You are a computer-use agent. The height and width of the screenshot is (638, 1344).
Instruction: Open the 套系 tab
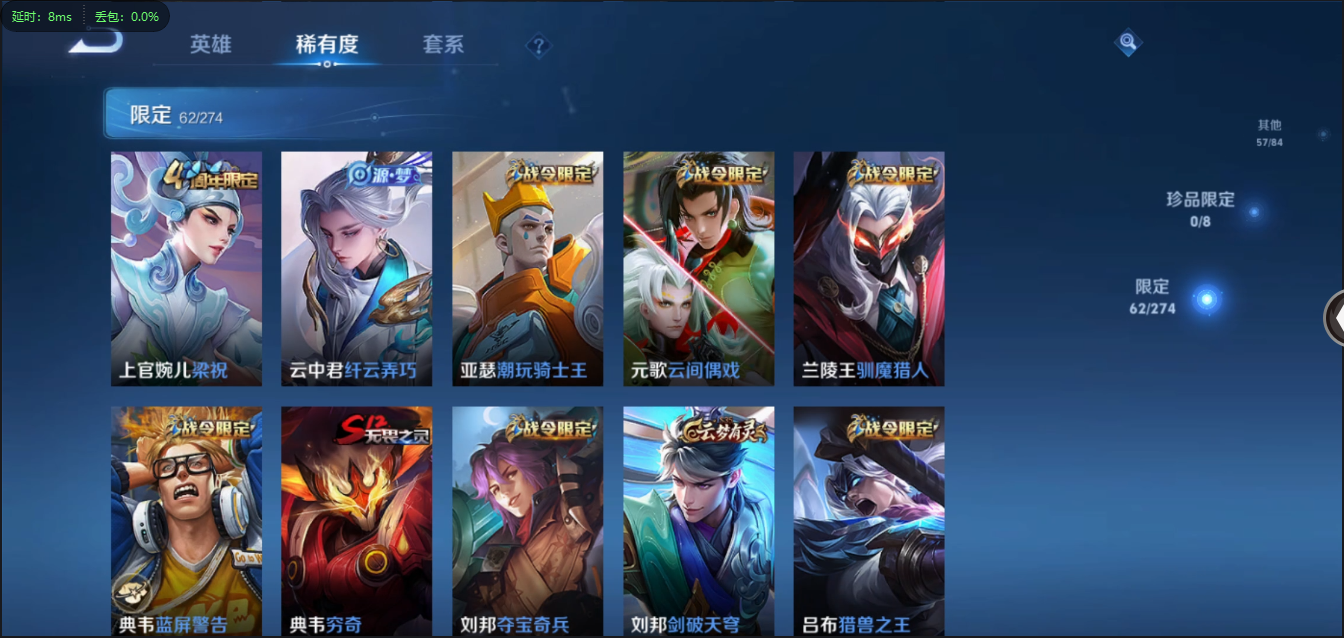(443, 45)
